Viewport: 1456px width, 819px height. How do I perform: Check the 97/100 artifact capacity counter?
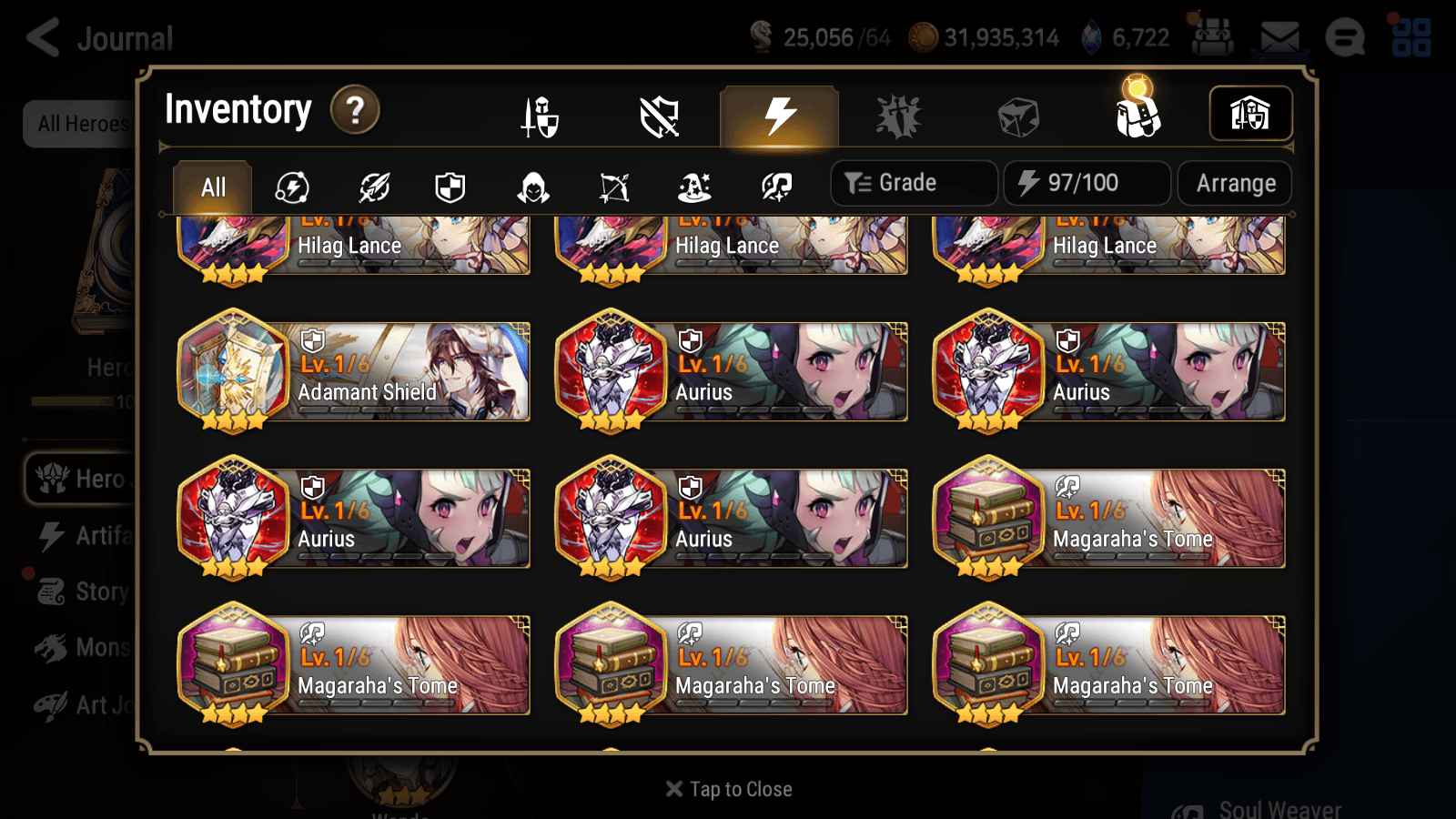coord(1087,183)
